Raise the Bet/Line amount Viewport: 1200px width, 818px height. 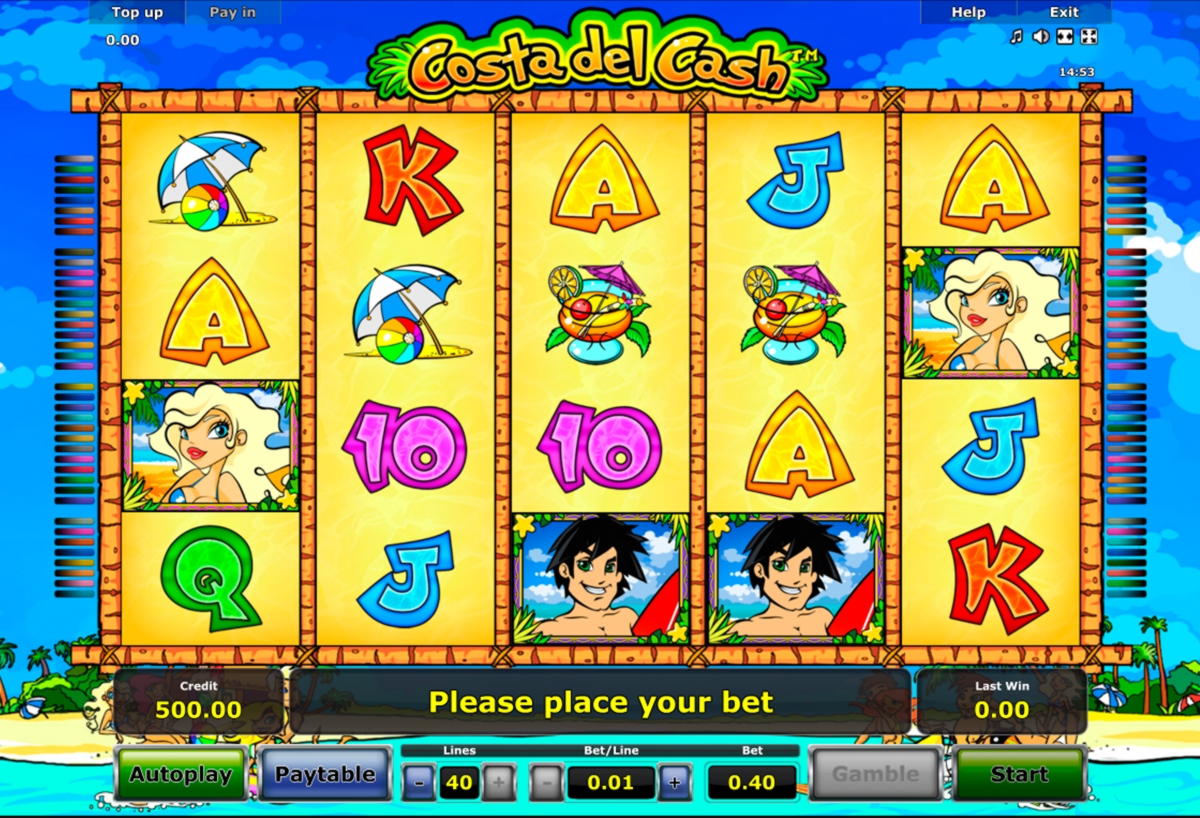pos(675,782)
